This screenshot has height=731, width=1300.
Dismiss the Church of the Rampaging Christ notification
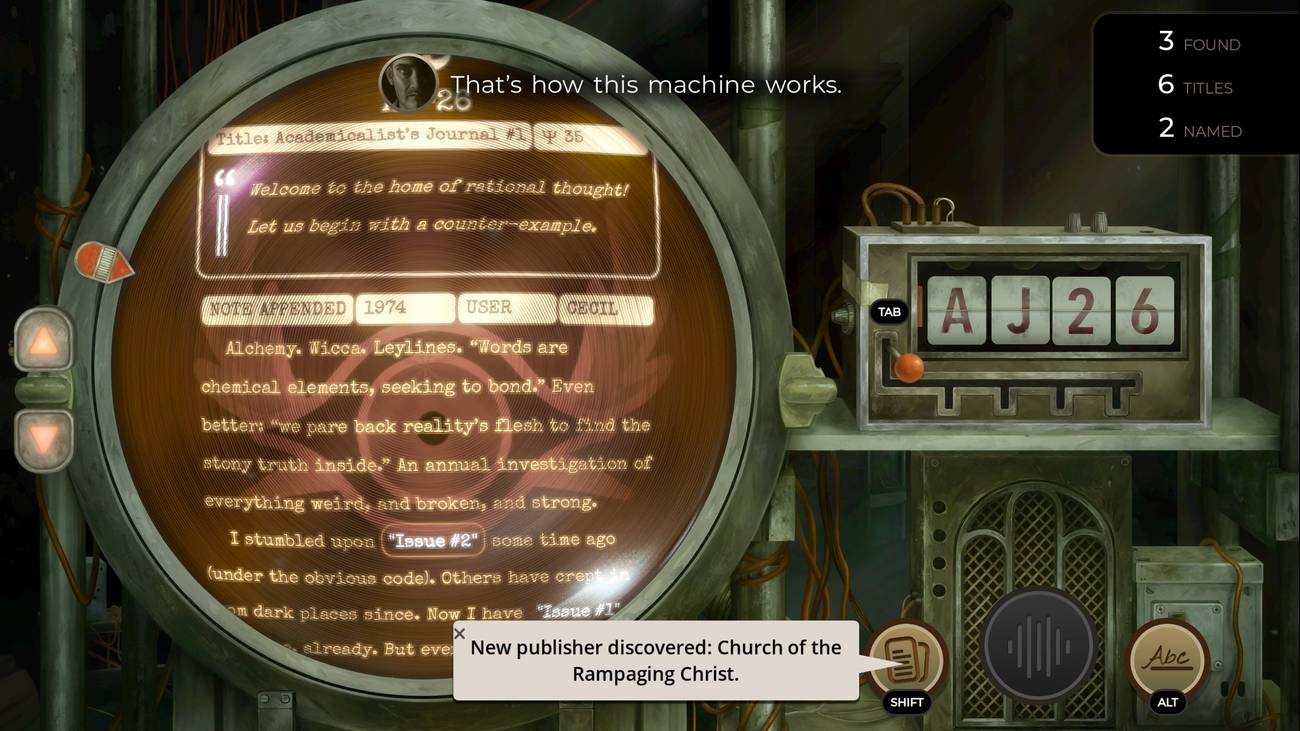460,633
